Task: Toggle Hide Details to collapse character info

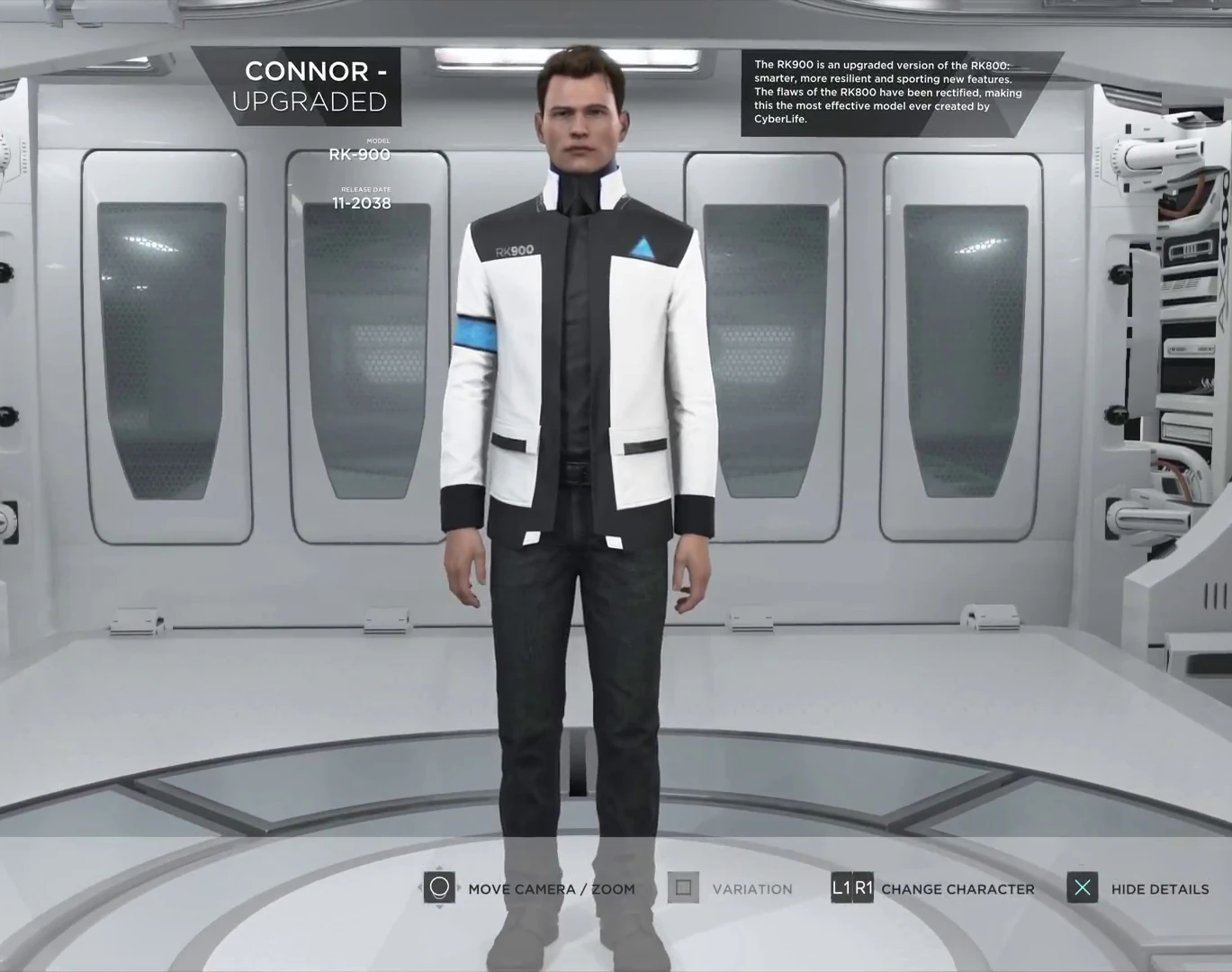Action: [x=1159, y=888]
